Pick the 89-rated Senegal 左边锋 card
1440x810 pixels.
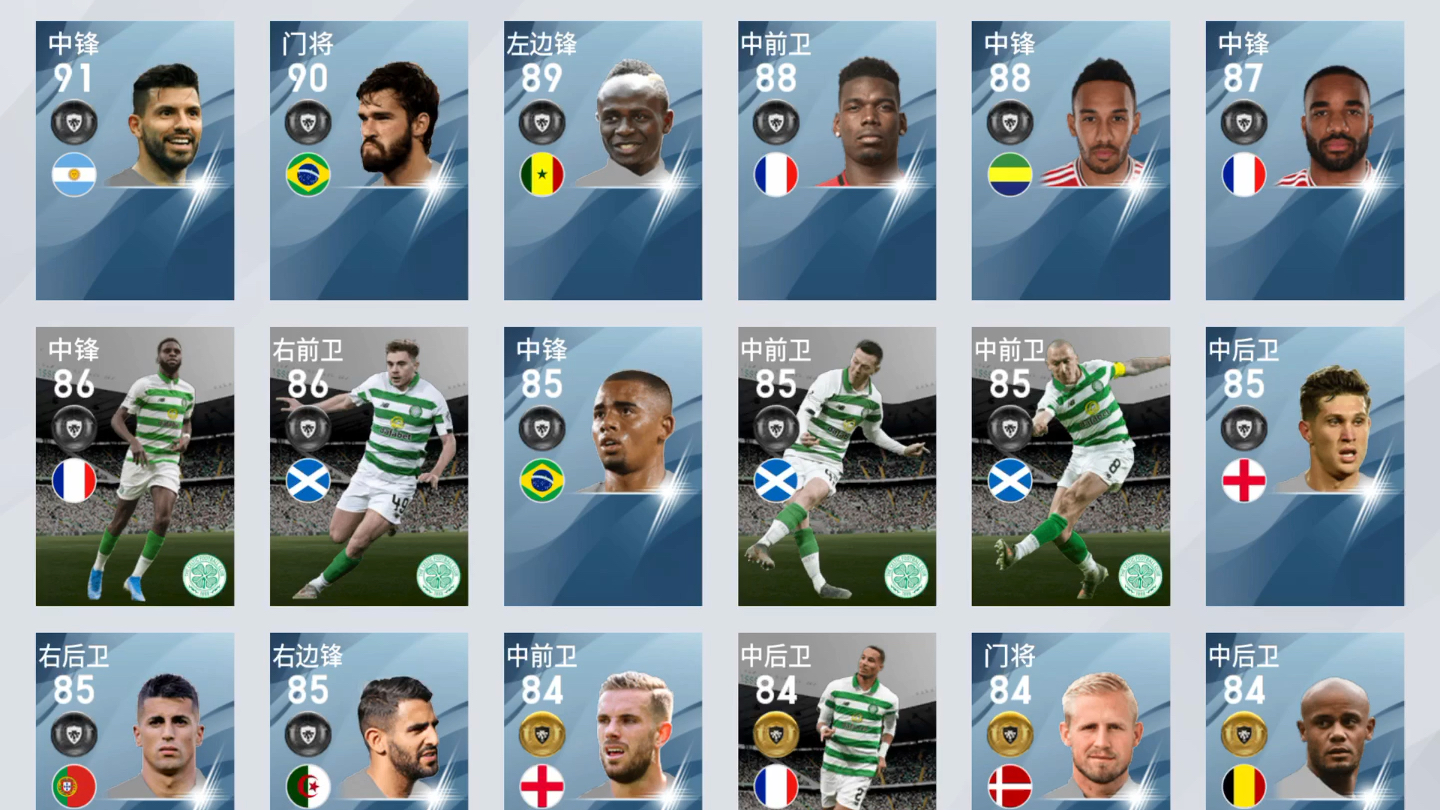pos(603,160)
